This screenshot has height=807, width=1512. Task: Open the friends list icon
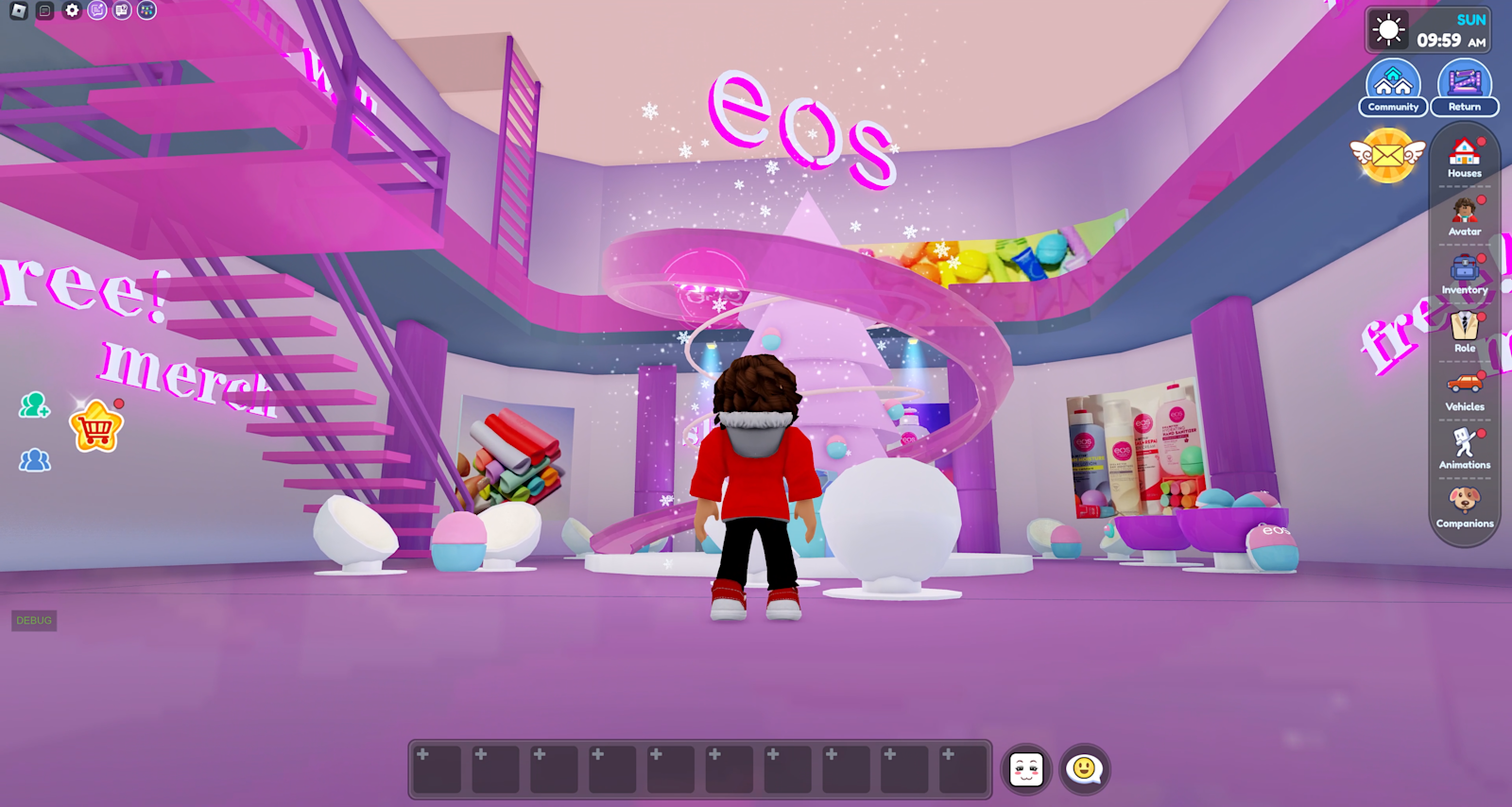click(33, 461)
